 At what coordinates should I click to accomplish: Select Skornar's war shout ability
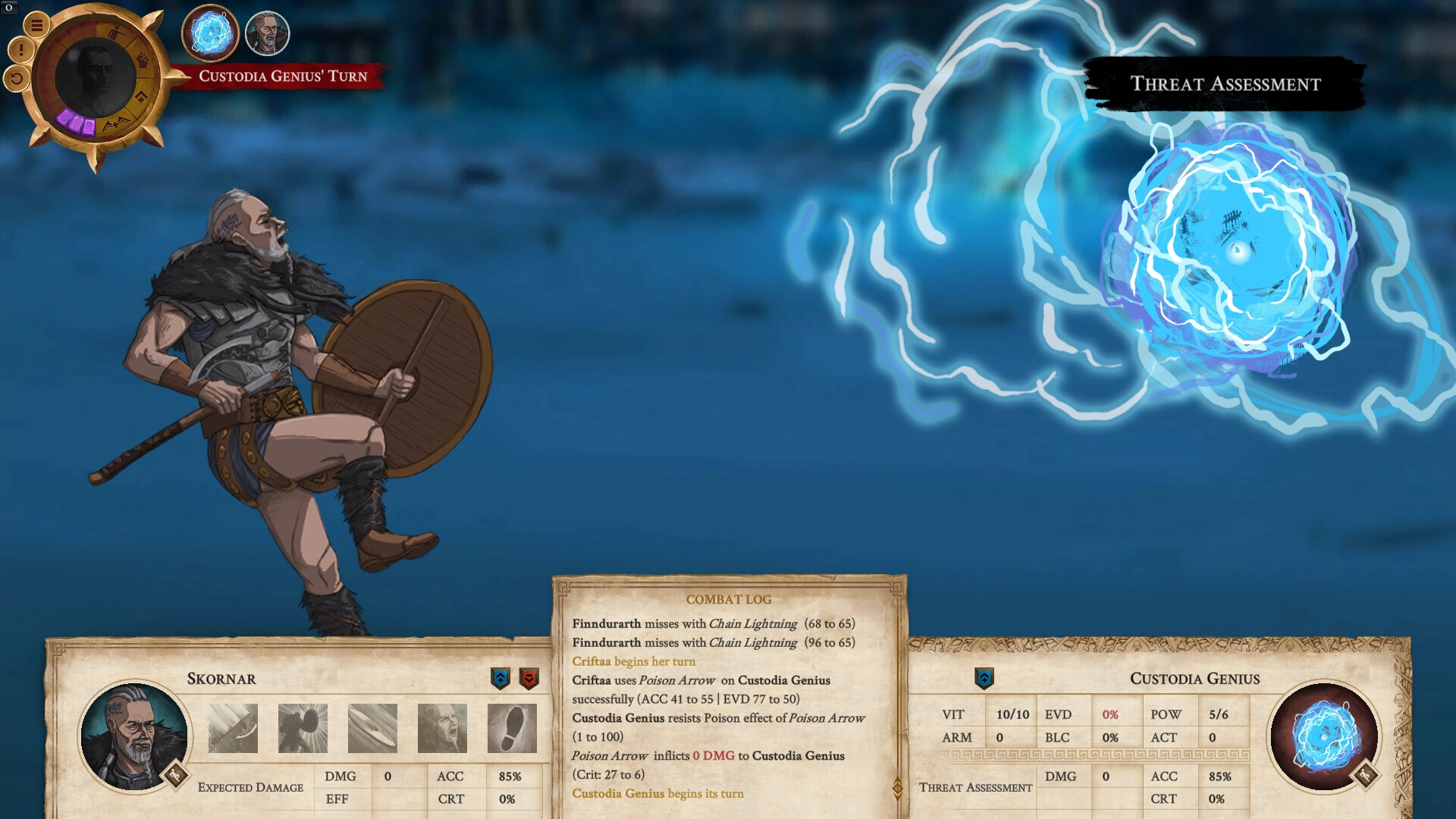(441, 727)
